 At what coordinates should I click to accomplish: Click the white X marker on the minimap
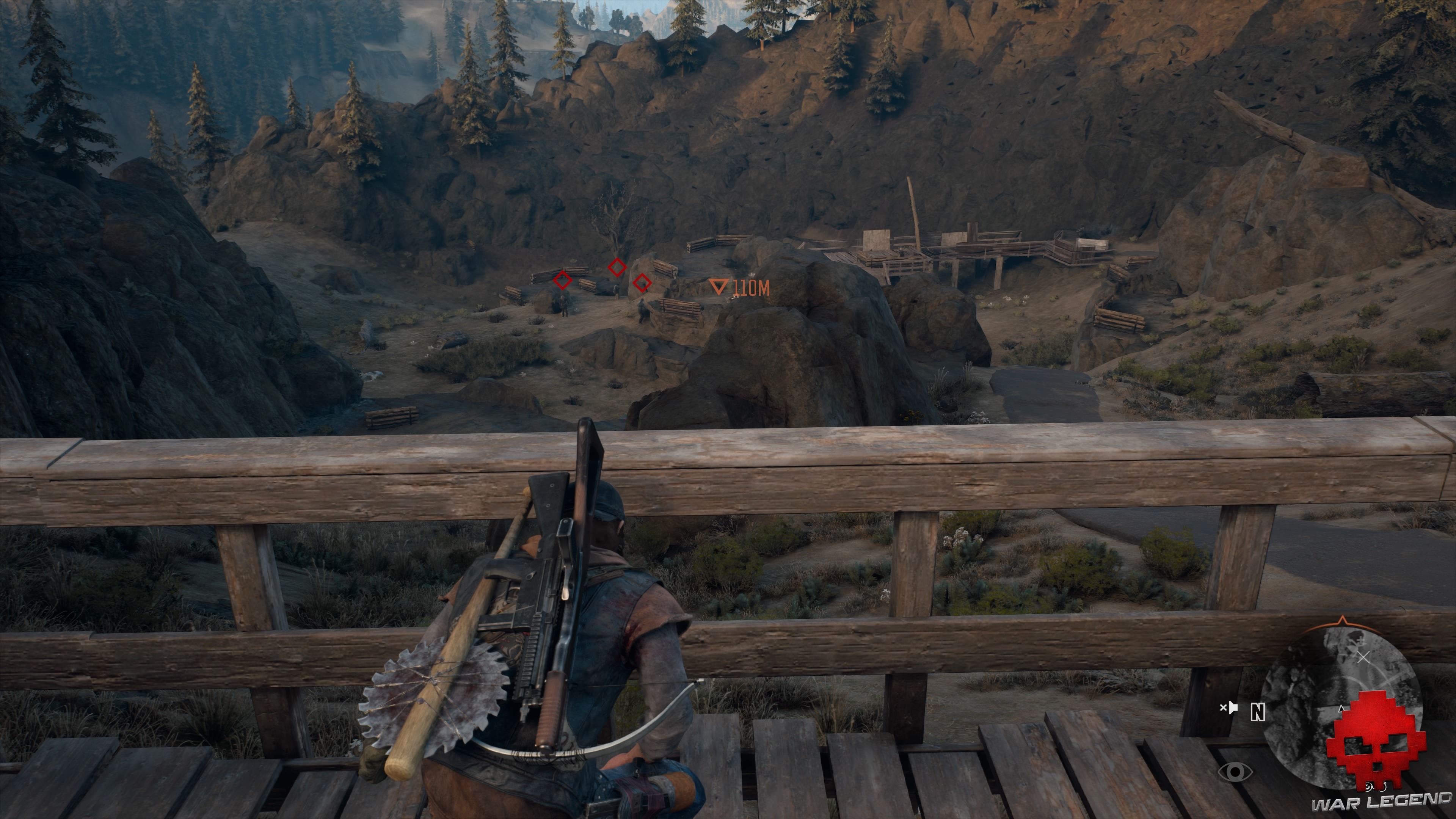tap(1363, 657)
